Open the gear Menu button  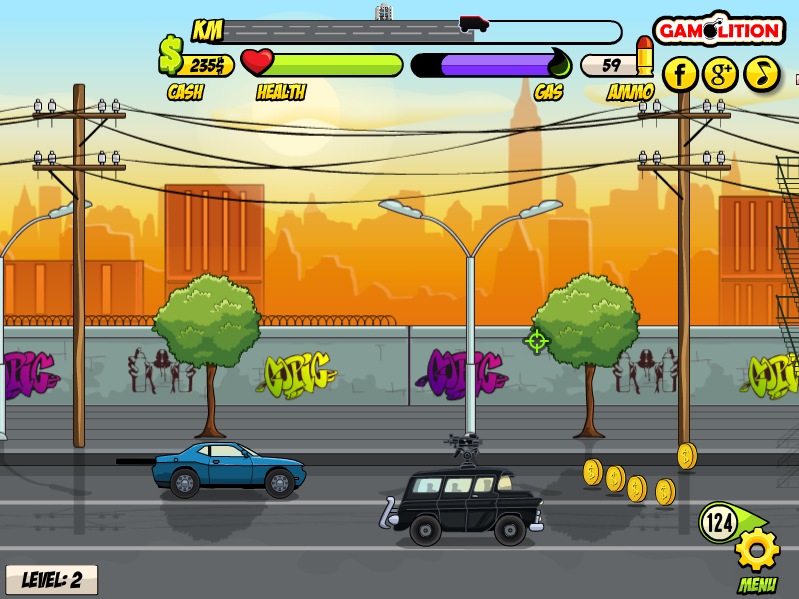[x=757, y=550]
